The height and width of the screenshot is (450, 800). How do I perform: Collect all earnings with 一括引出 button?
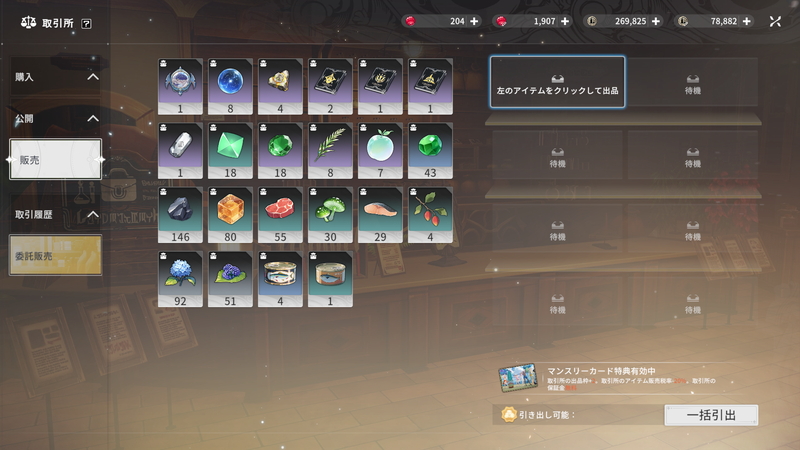click(x=710, y=415)
